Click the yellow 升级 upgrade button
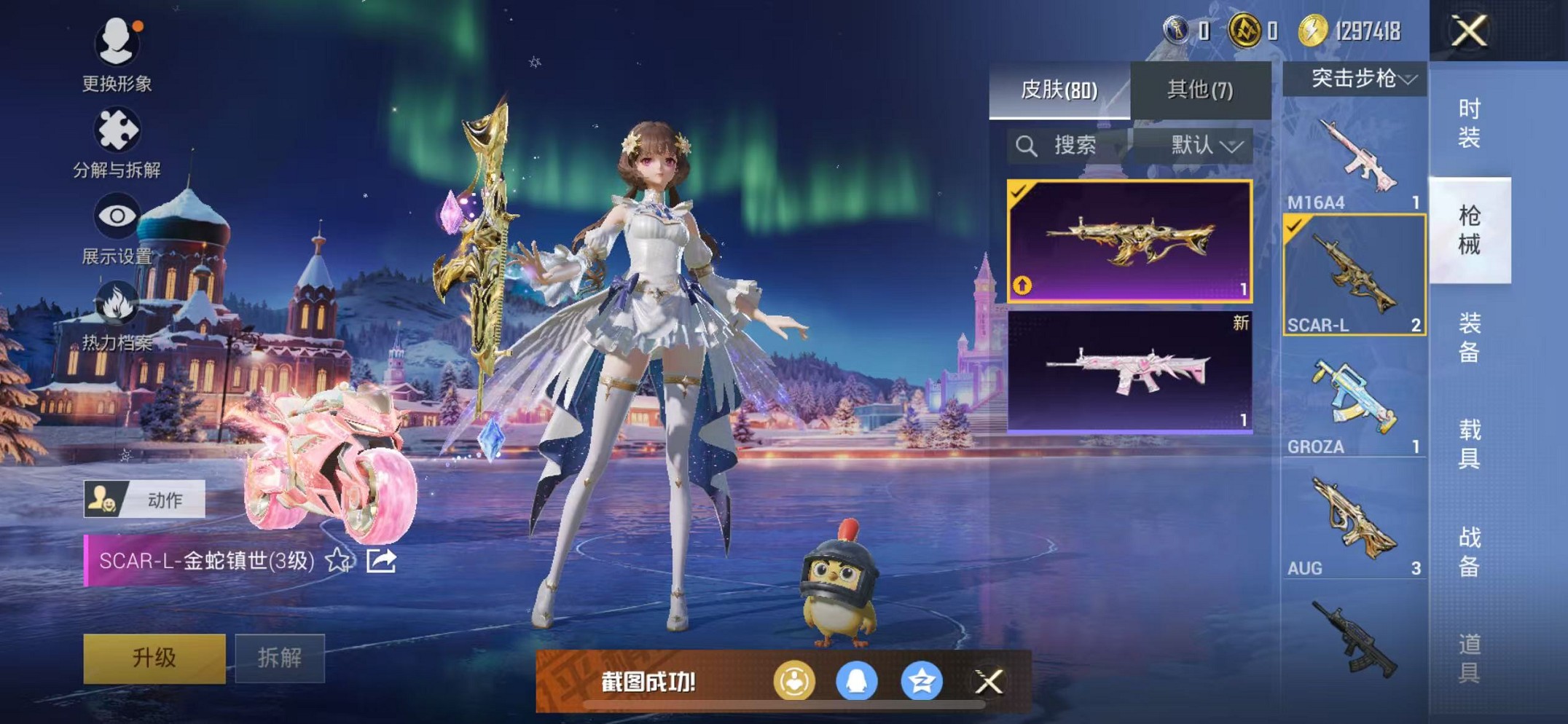1568x724 pixels. (x=154, y=658)
